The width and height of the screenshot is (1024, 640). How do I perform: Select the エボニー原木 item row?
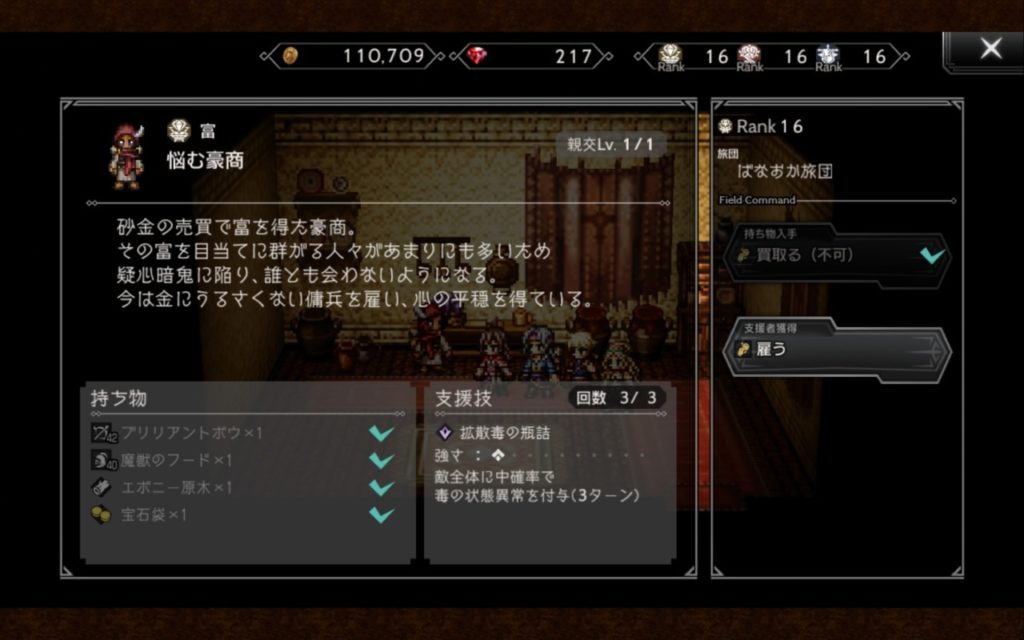click(242, 488)
